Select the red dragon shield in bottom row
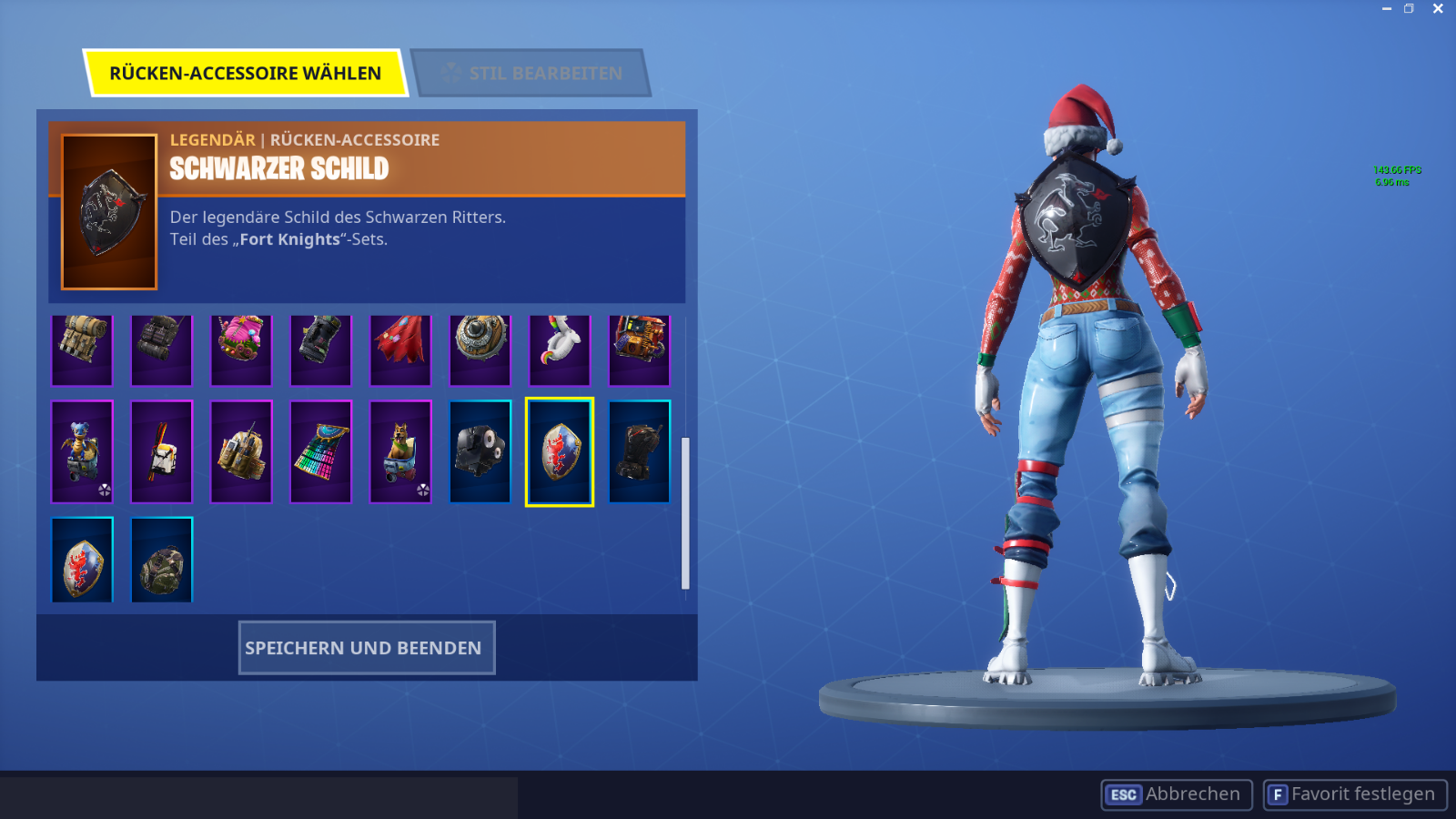The image size is (1456, 819). 82,561
